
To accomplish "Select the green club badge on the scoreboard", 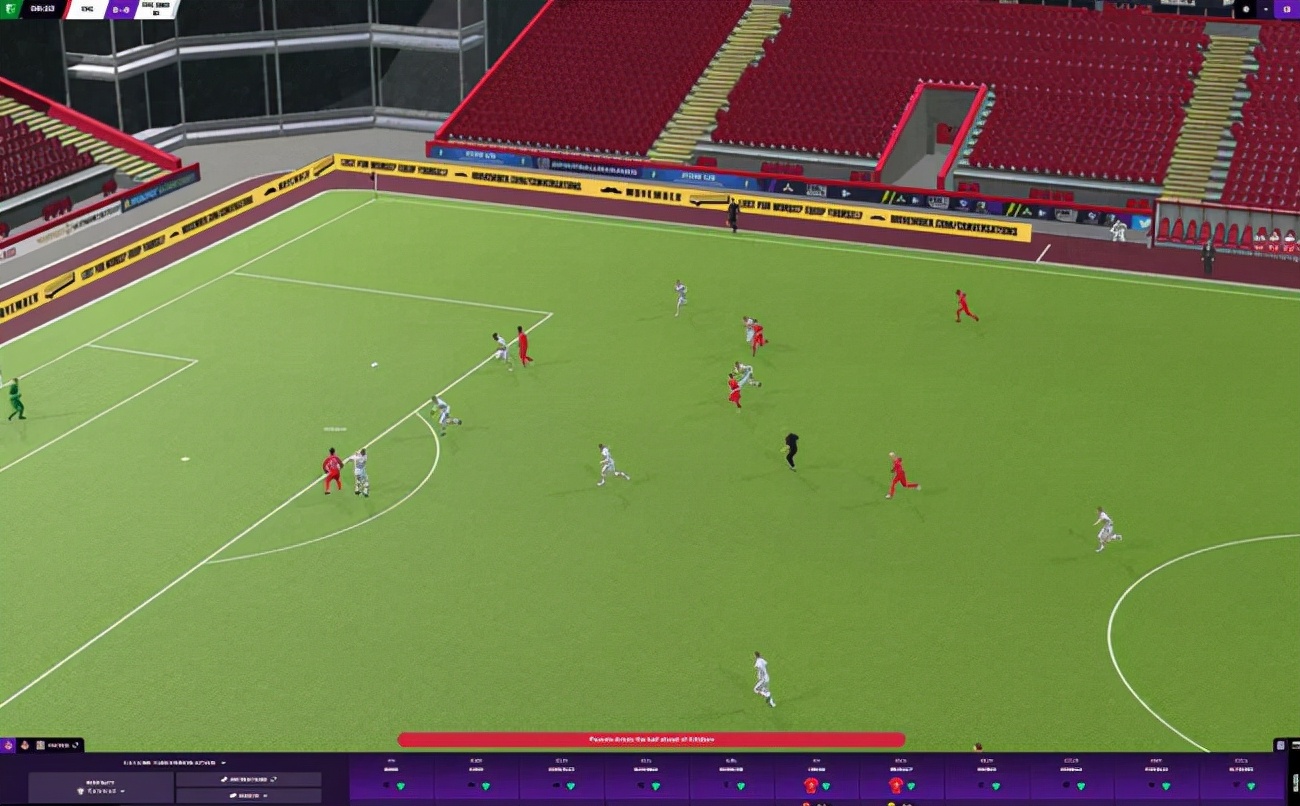I will [10, 9].
